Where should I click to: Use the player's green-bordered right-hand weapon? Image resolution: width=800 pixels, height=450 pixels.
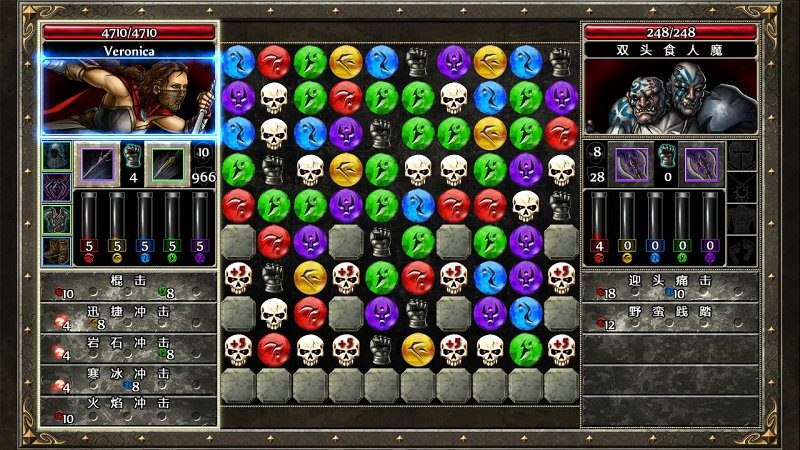(167, 163)
